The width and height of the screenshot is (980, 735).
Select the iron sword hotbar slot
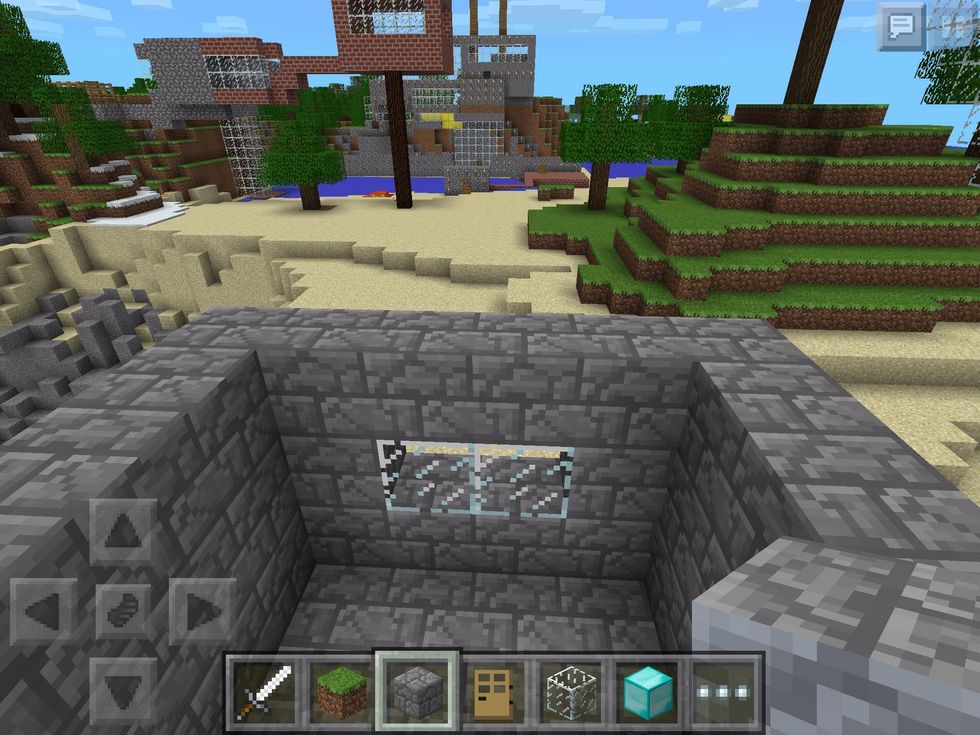click(265, 692)
